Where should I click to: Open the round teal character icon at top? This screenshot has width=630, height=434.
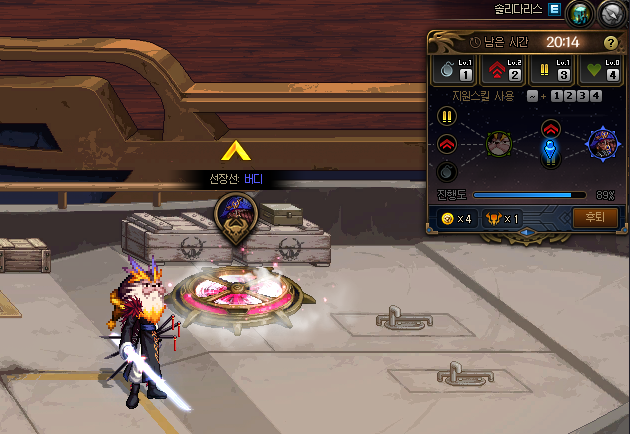(580, 13)
